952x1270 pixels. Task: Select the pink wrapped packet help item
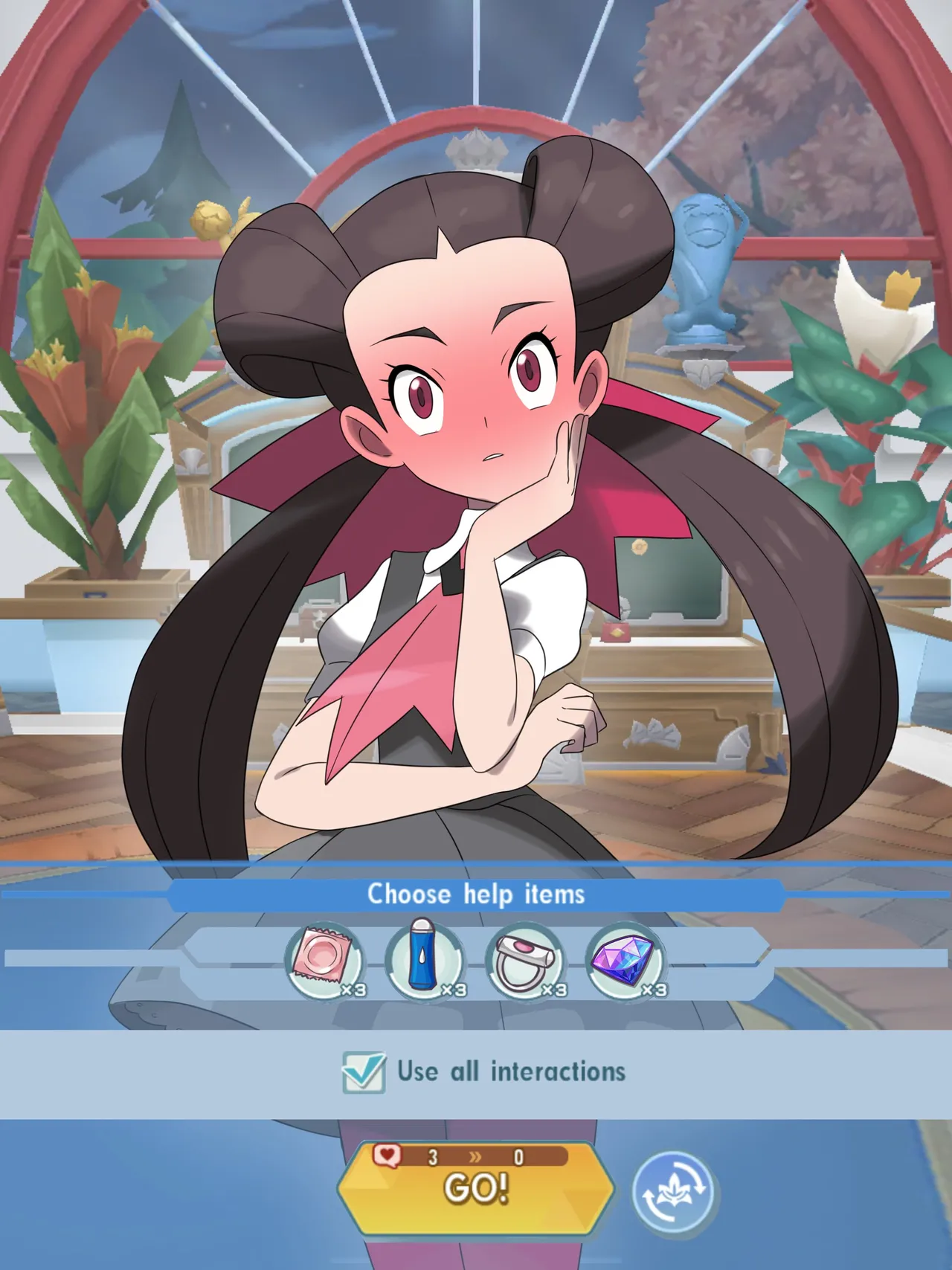(324, 960)
